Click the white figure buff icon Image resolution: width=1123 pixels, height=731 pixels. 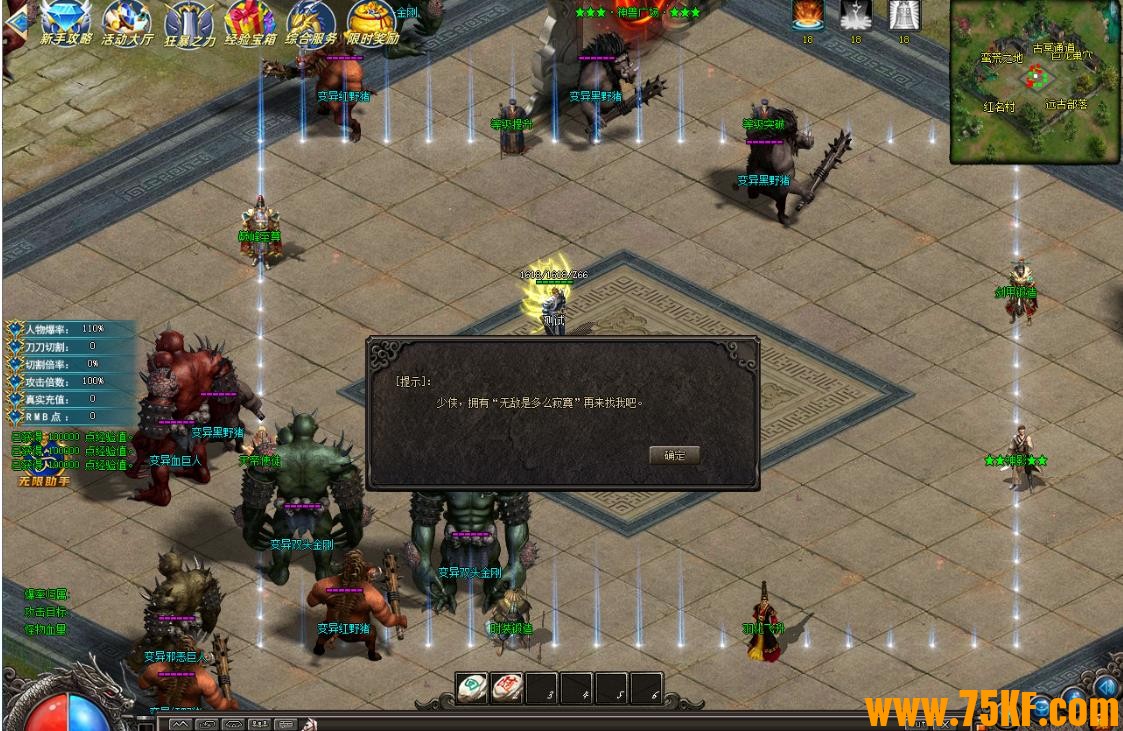click(x=856, y=14)
